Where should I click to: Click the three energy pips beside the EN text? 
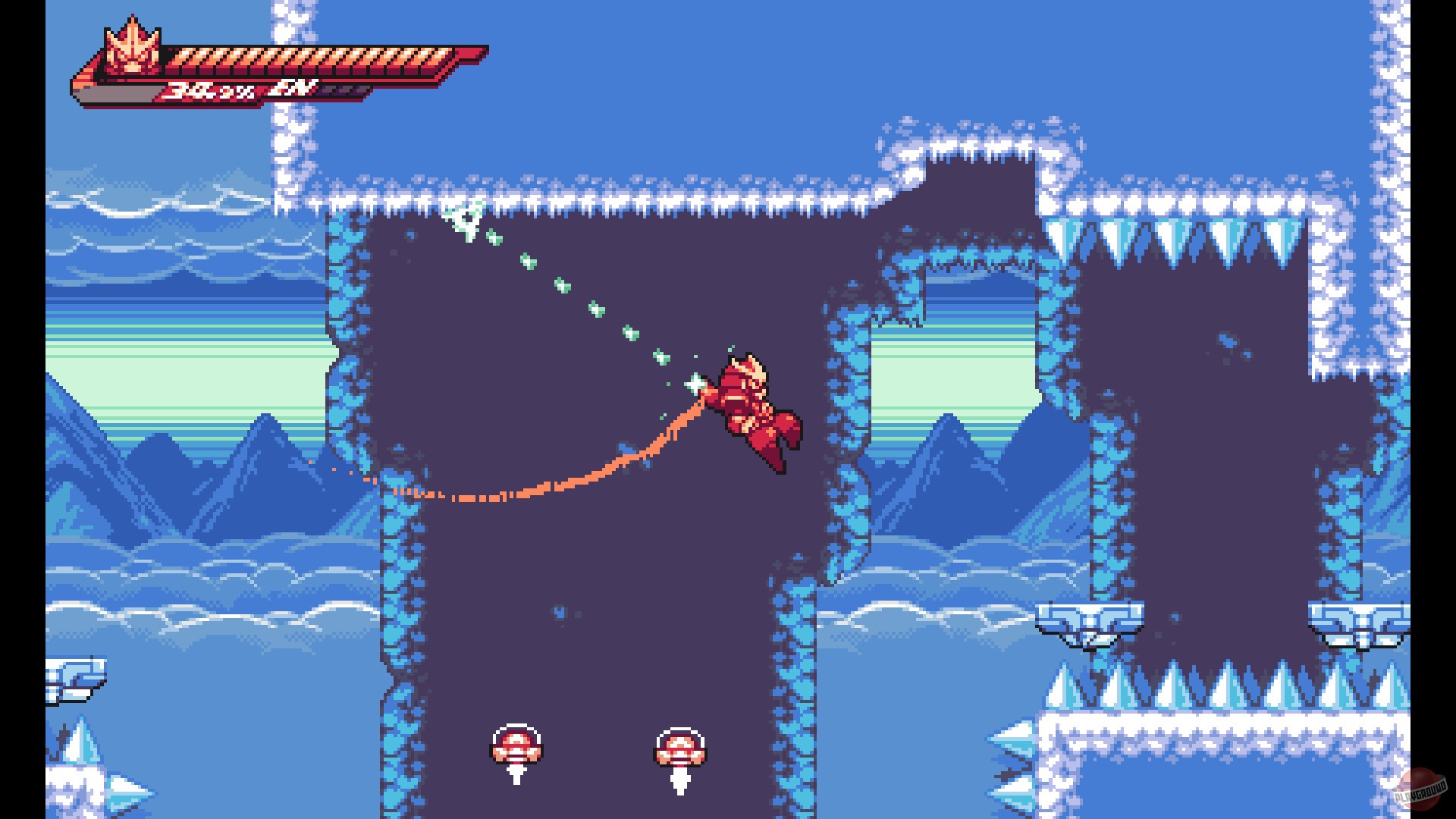click(341, 89)
